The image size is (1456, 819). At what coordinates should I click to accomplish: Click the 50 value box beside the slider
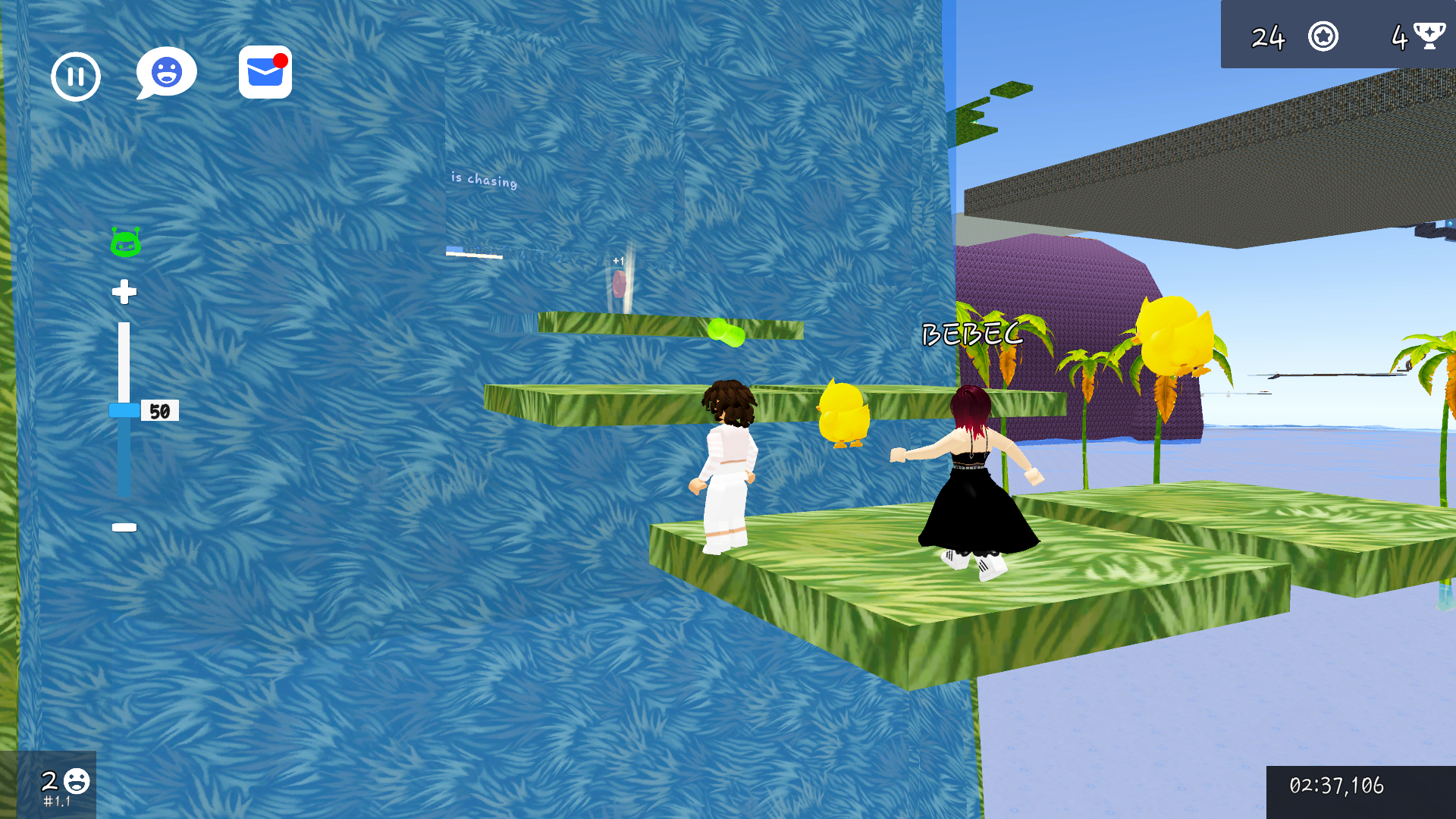(160, 410)
